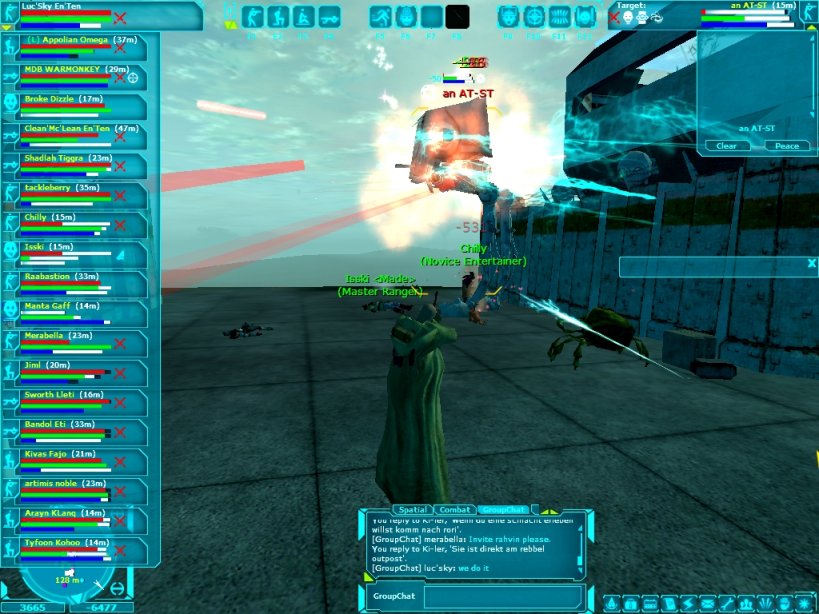Switch to the Spatial chat tab
Viewport: 819px width, 614px height.
point(411,510)
